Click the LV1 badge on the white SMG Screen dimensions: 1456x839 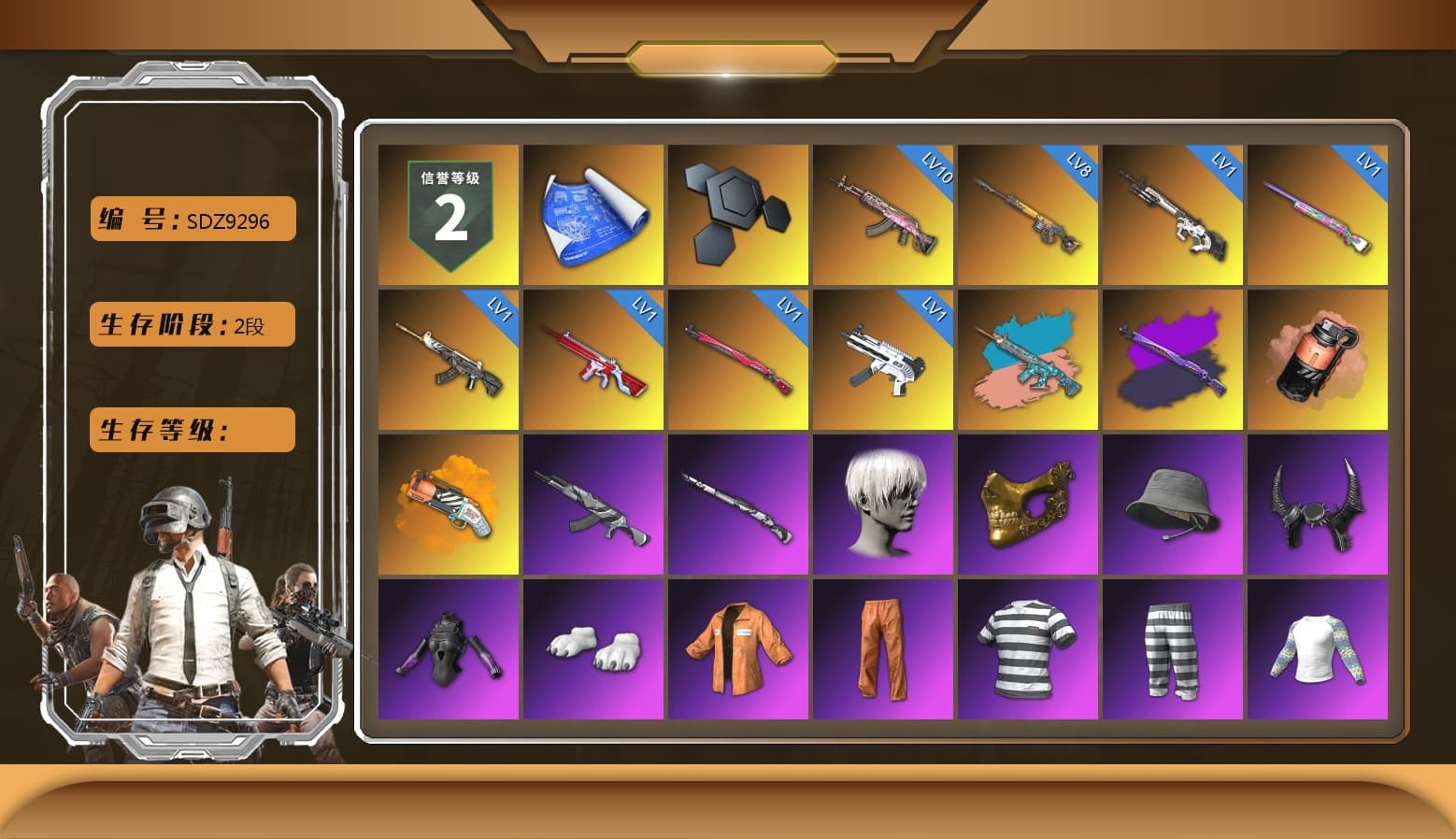point(934,306)
